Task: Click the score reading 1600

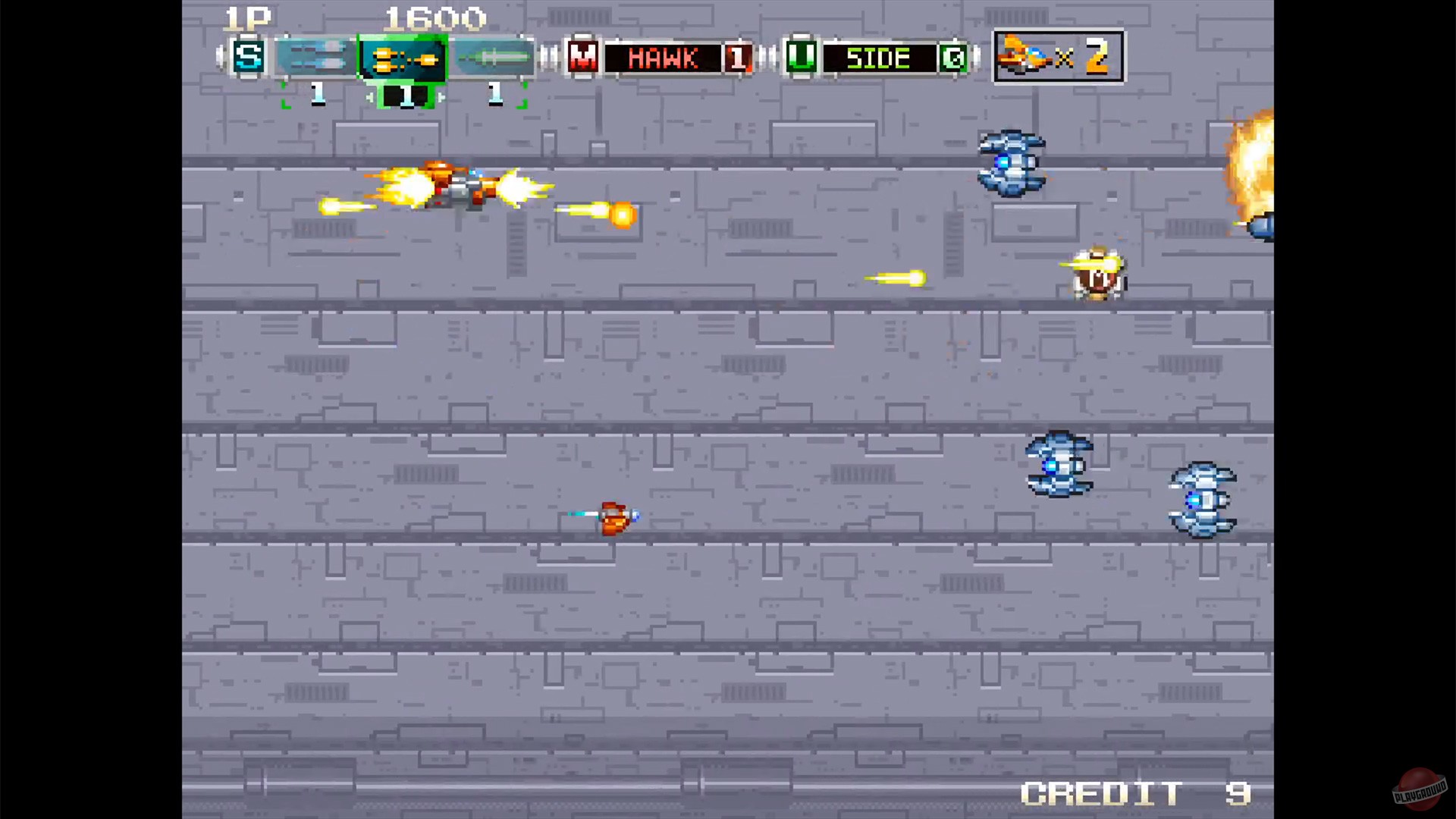Action: point(436,18)
